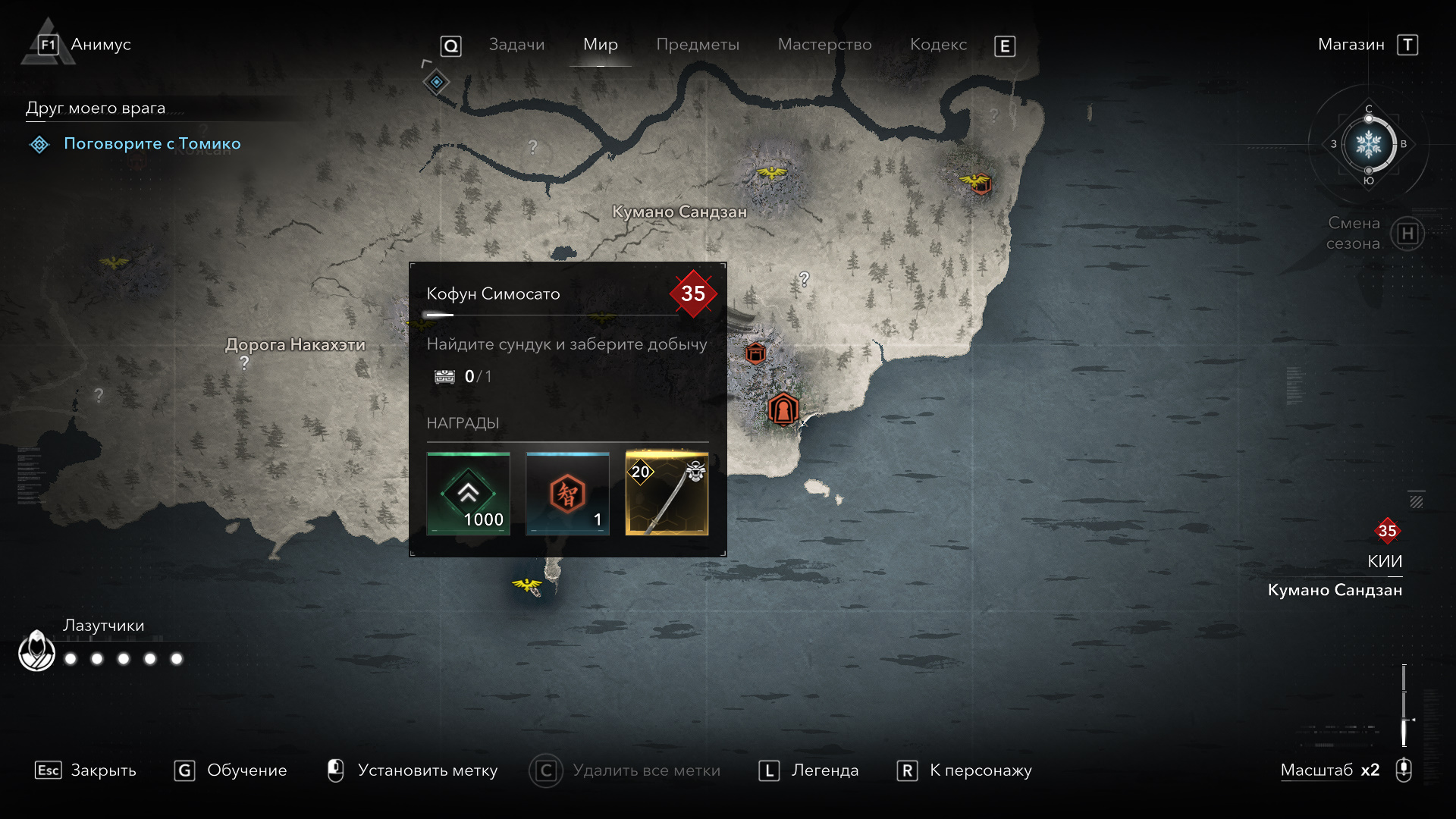
Task: Select tracked objective Поговорите с Томико
Action: pos(152,143)
